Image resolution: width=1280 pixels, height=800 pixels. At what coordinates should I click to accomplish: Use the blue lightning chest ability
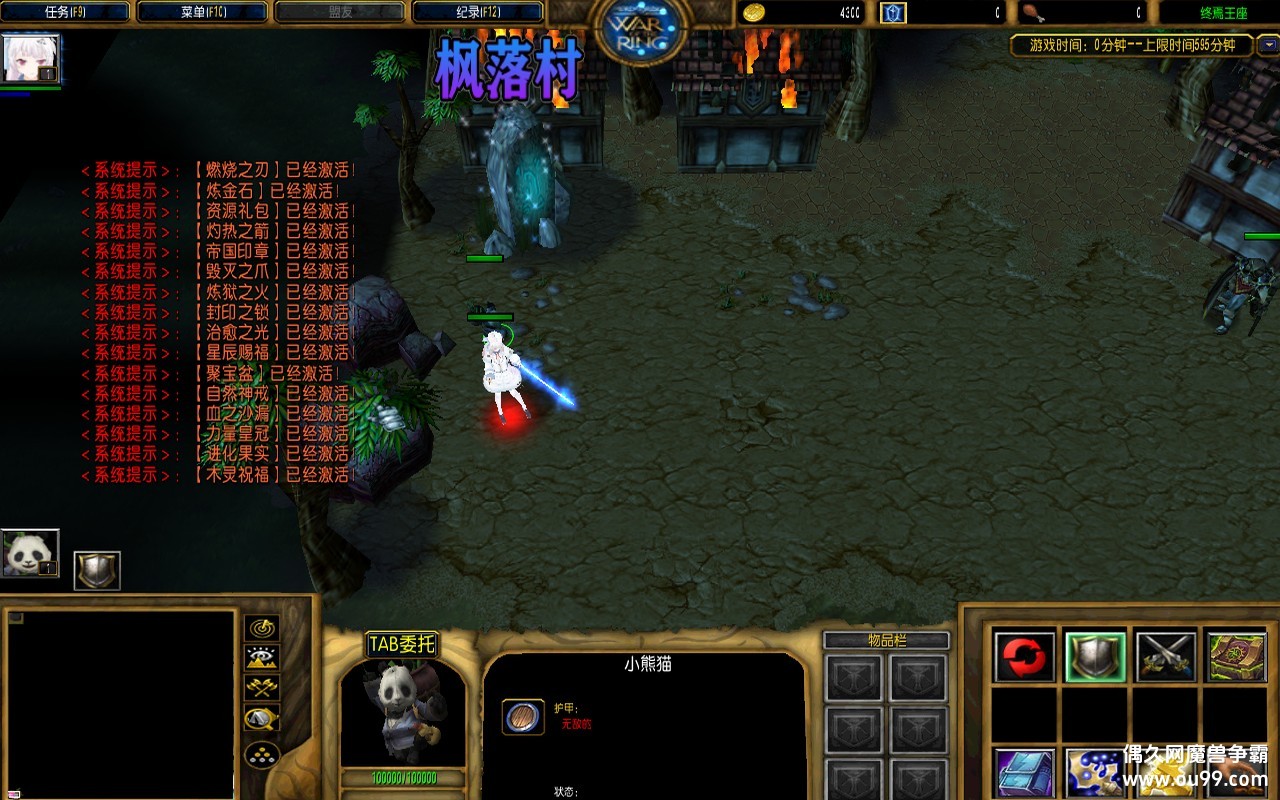[x=1024, y=773]
